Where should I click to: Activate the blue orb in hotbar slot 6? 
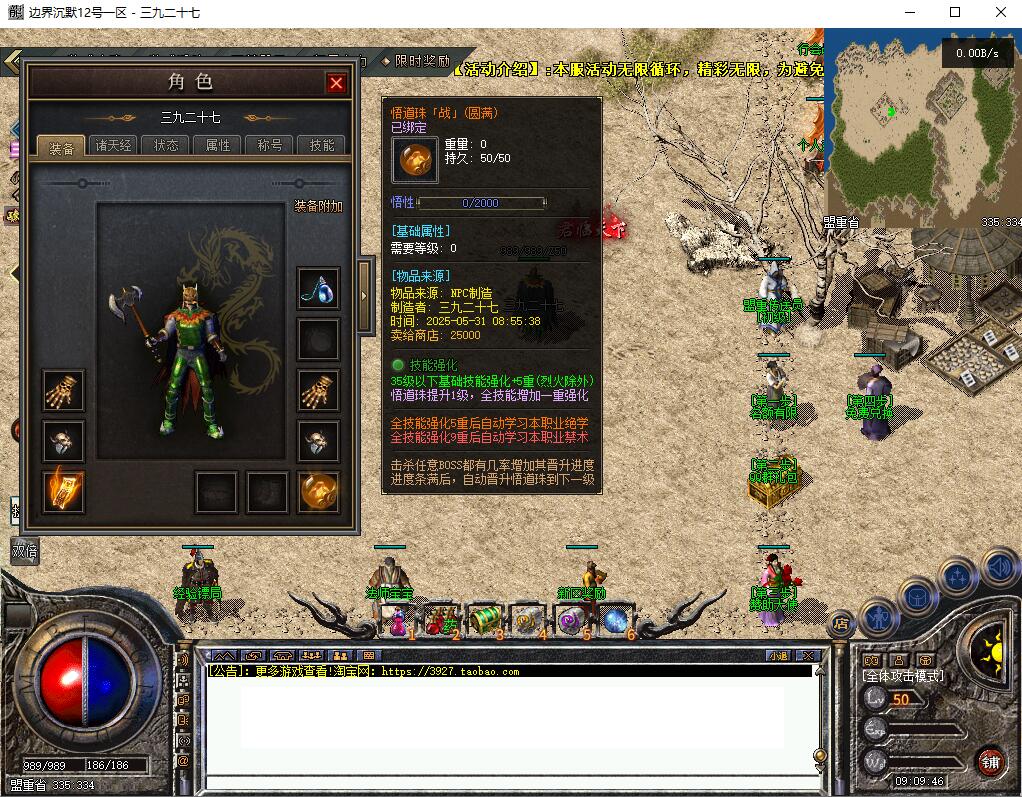point(614,620)
